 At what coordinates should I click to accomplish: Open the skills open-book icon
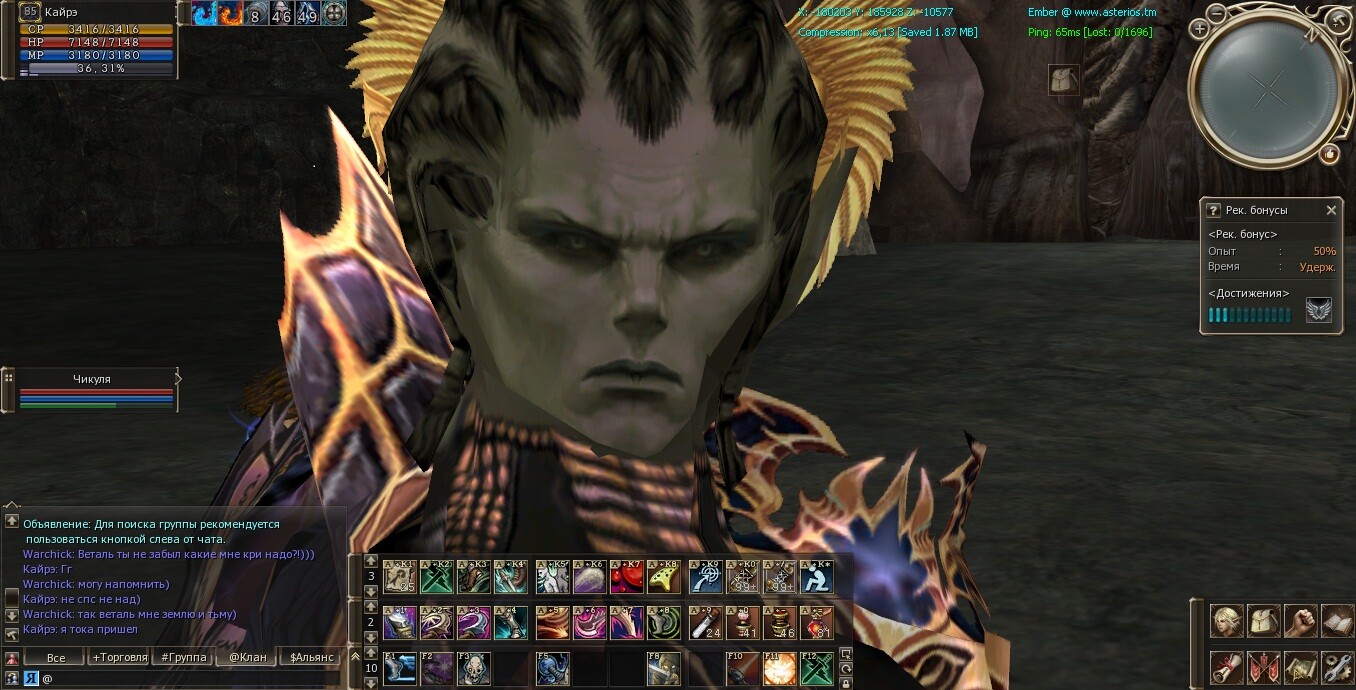tap(1337, 621)
